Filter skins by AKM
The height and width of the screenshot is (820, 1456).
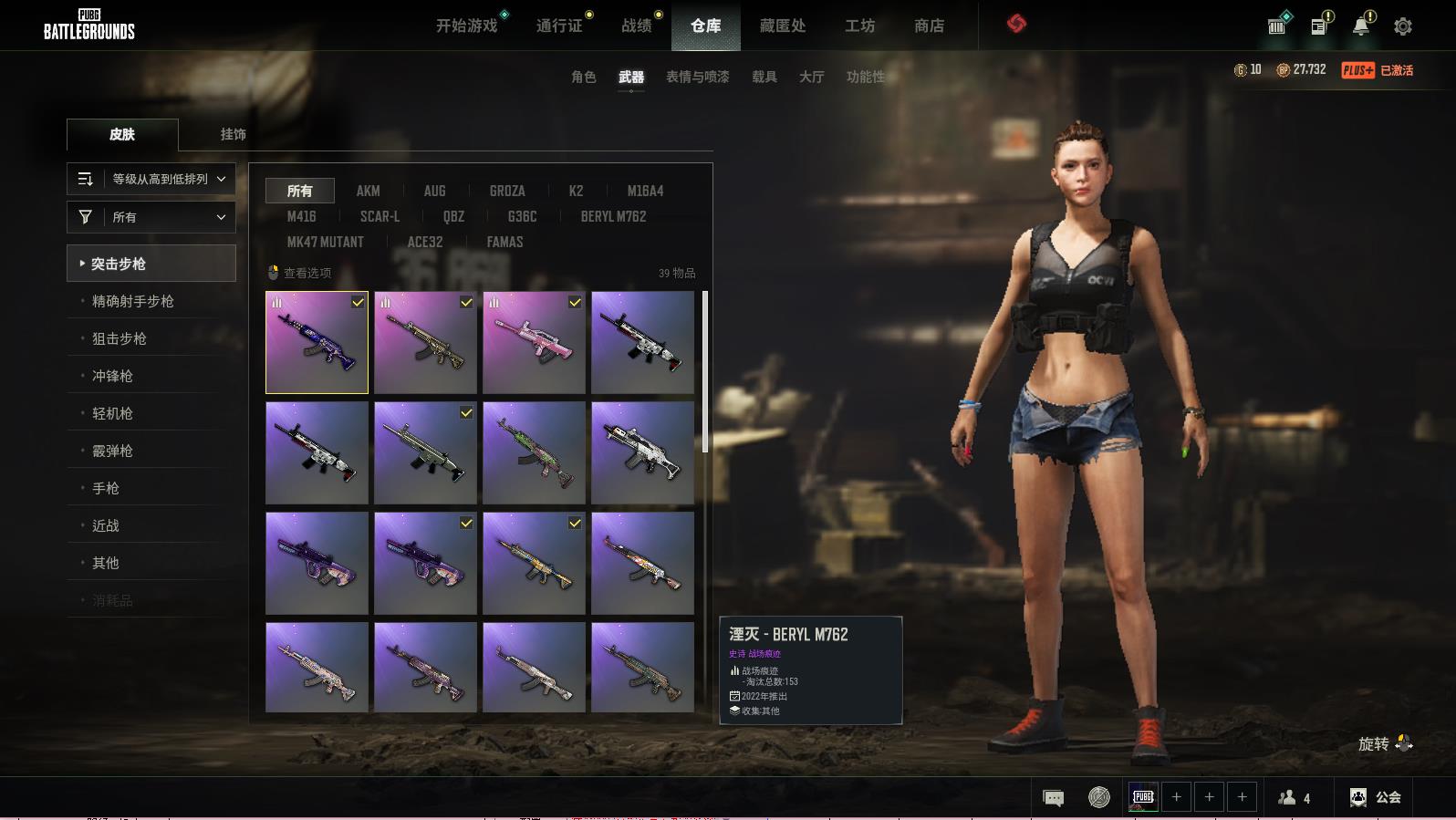(368, 191)
